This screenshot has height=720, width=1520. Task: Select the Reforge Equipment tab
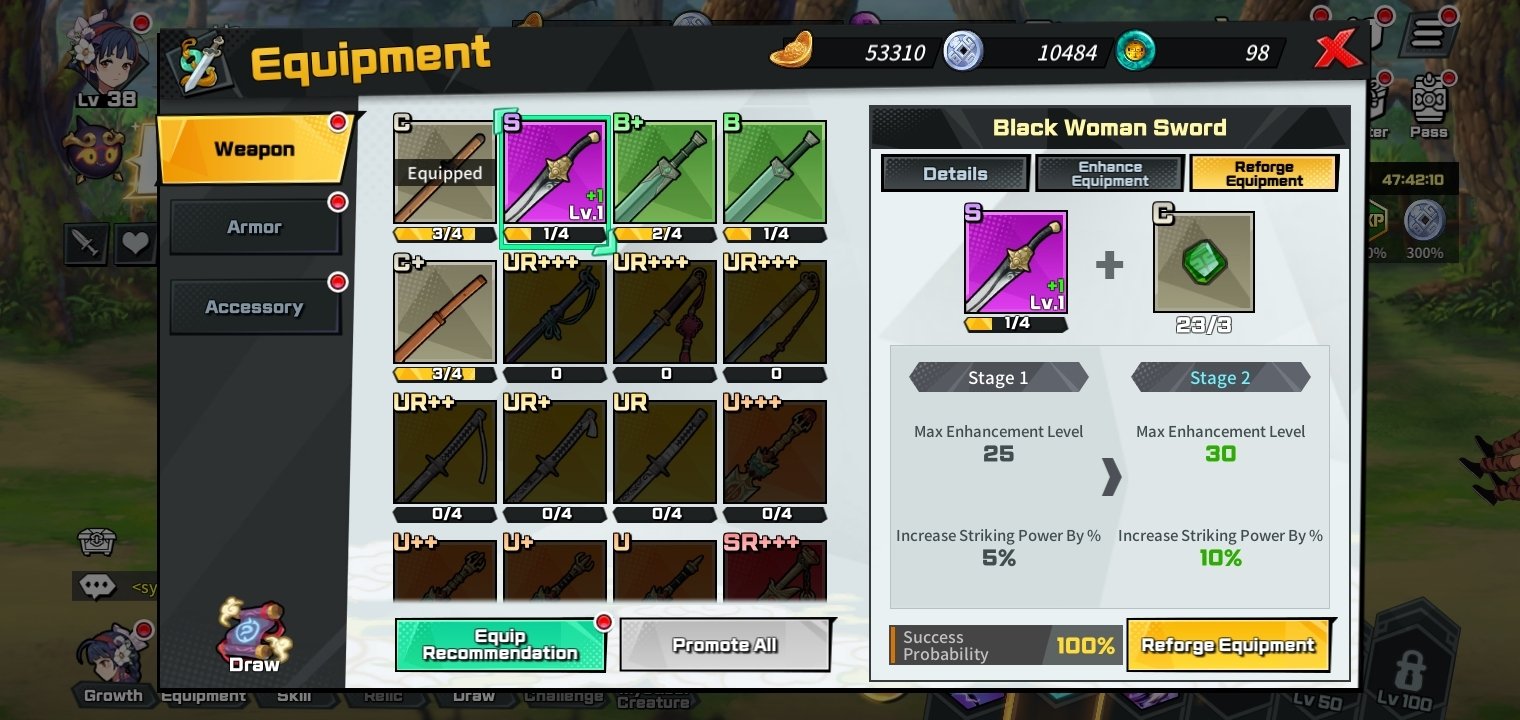(x=1264, y=173)
